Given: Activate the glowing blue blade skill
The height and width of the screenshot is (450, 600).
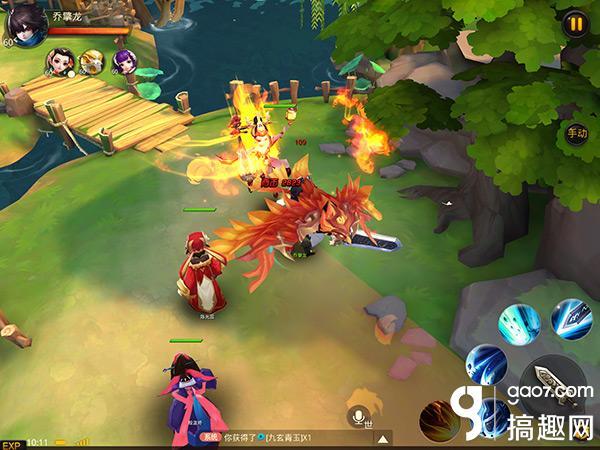Looking at the screenshot, I should [x=571, y=319].
